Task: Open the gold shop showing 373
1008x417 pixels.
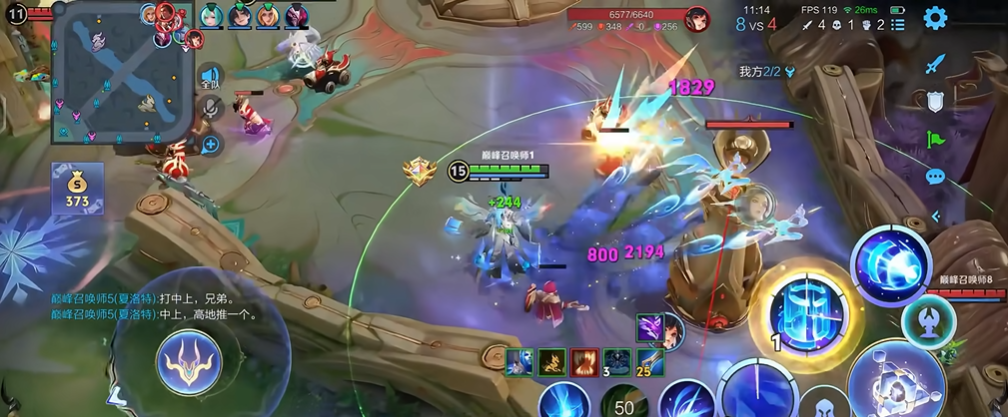Action: (78, 189)
